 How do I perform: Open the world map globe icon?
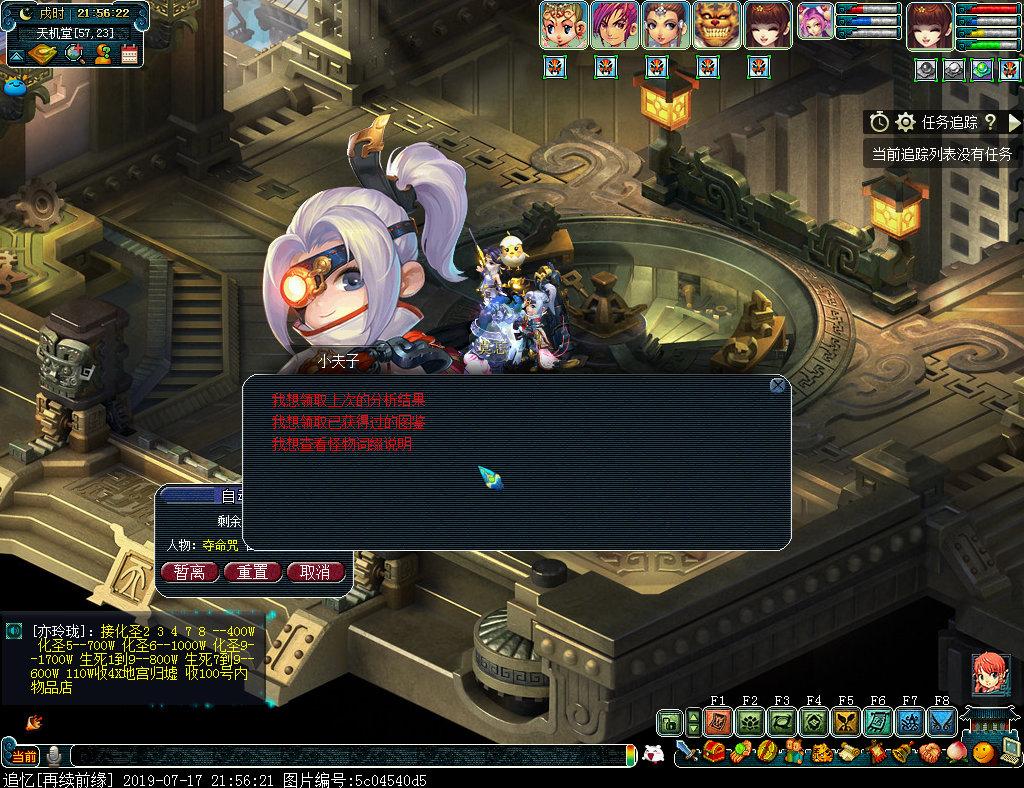click(x=74, y=54)
